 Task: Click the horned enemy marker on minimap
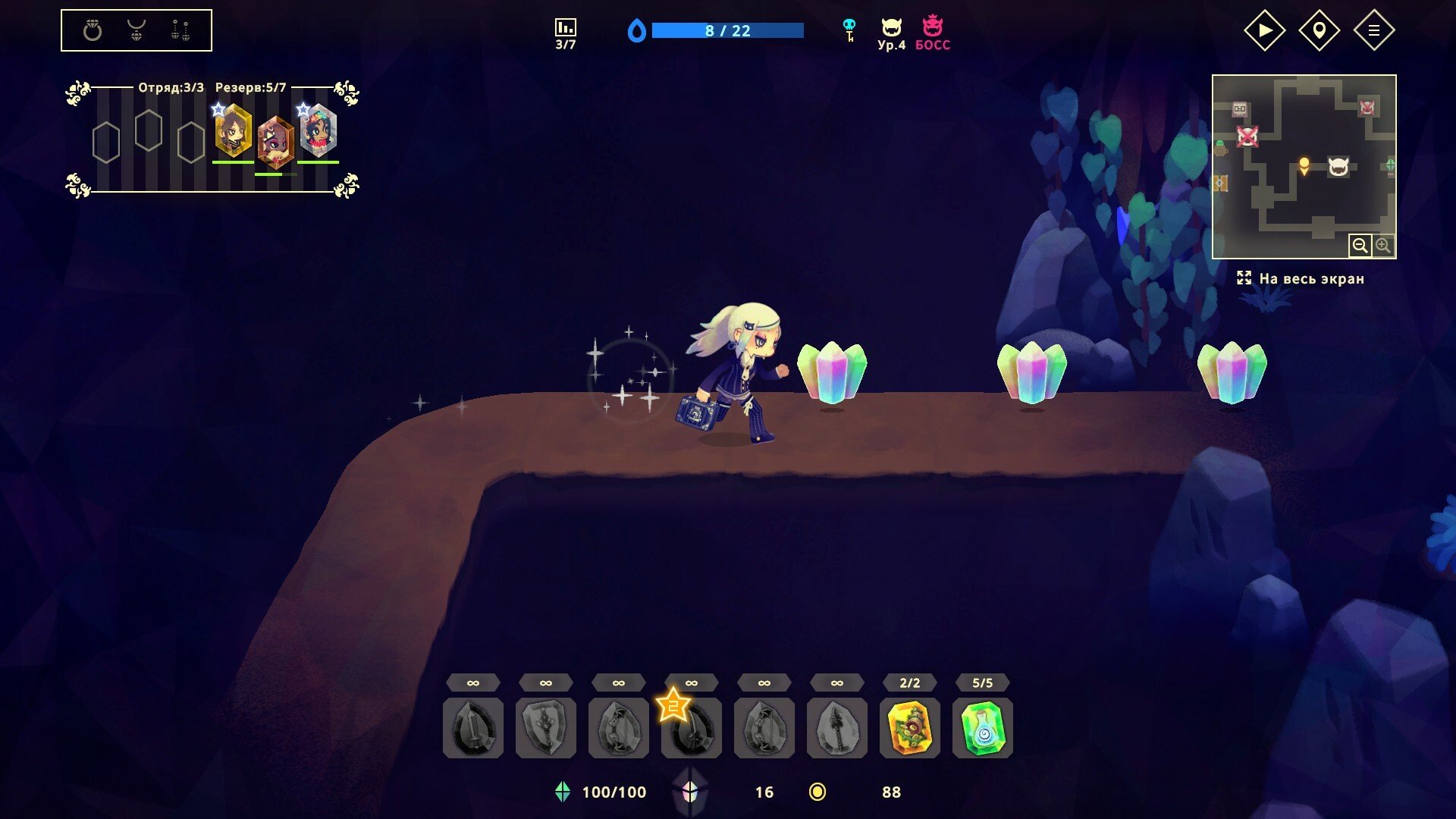click(1338, 167)
